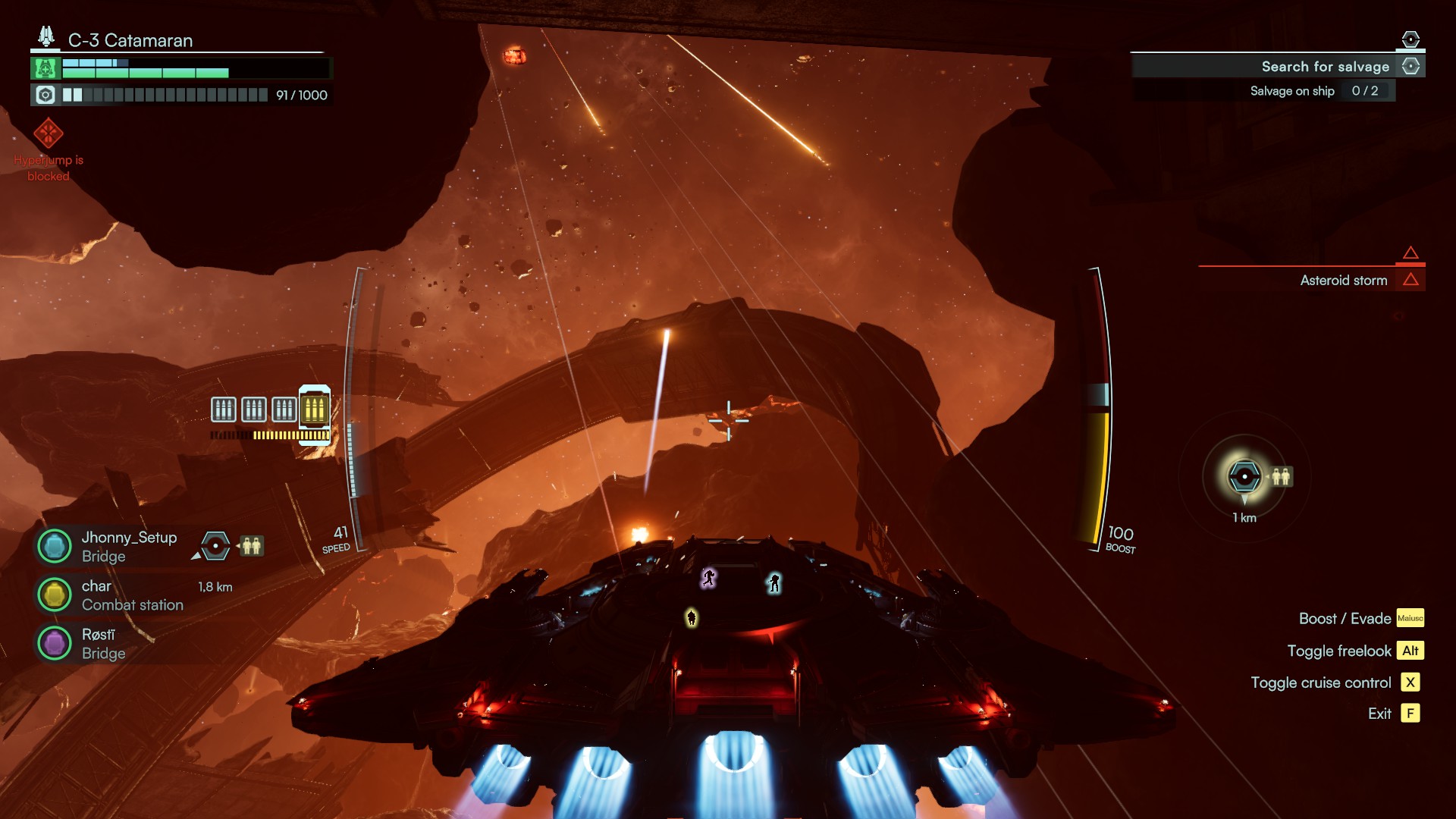
Task: Click the Hyperjump is blocked icon
Action: pos(48,133)
